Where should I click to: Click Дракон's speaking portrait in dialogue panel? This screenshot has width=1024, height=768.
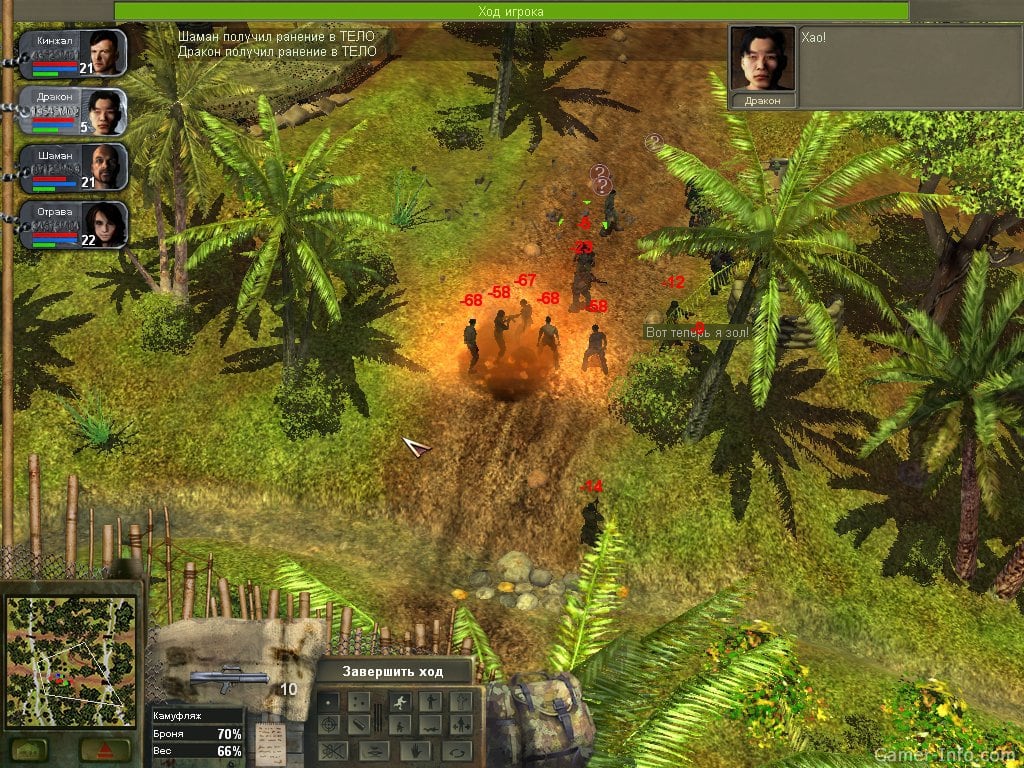762,58
